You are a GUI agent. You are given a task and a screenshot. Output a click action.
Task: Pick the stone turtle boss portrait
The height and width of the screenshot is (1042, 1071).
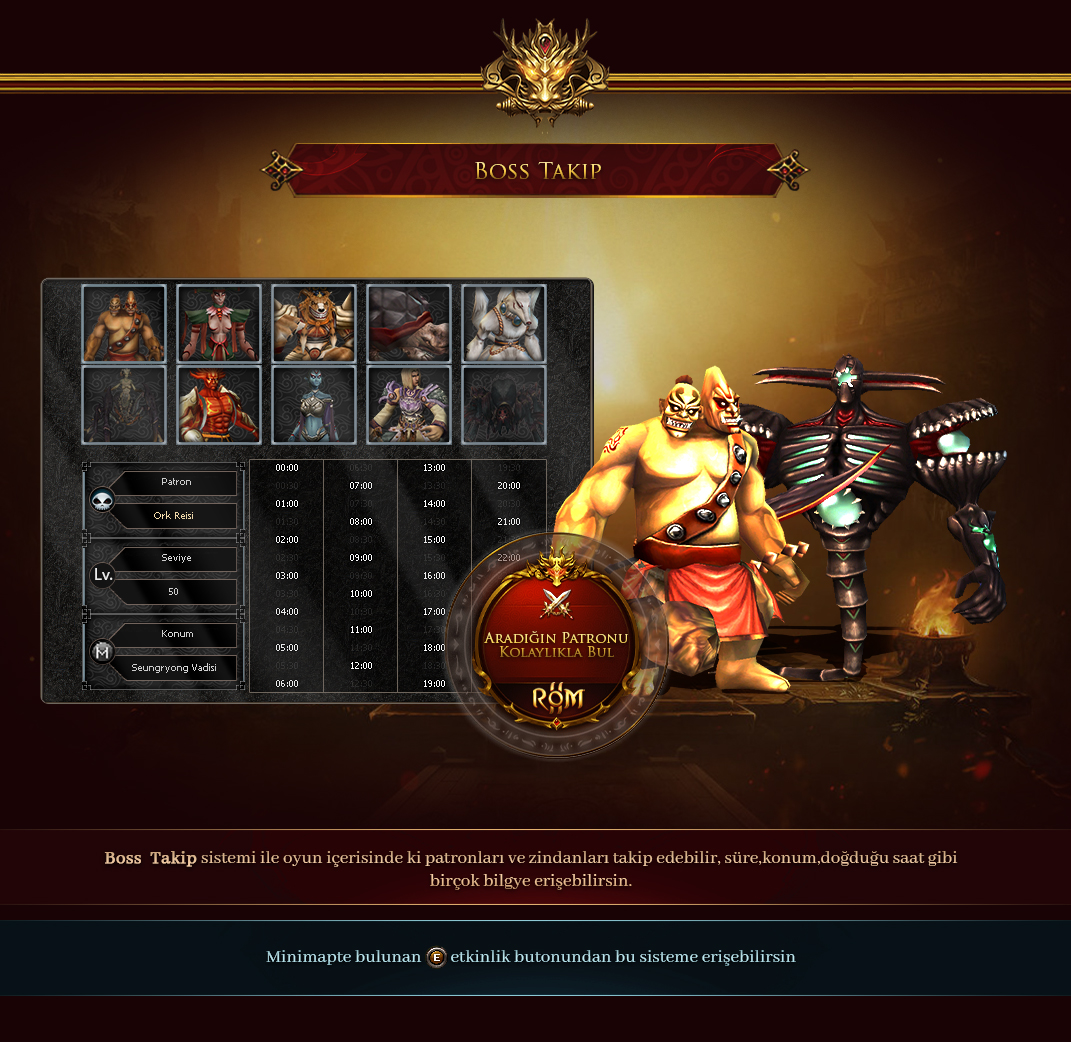coord(409,323)
